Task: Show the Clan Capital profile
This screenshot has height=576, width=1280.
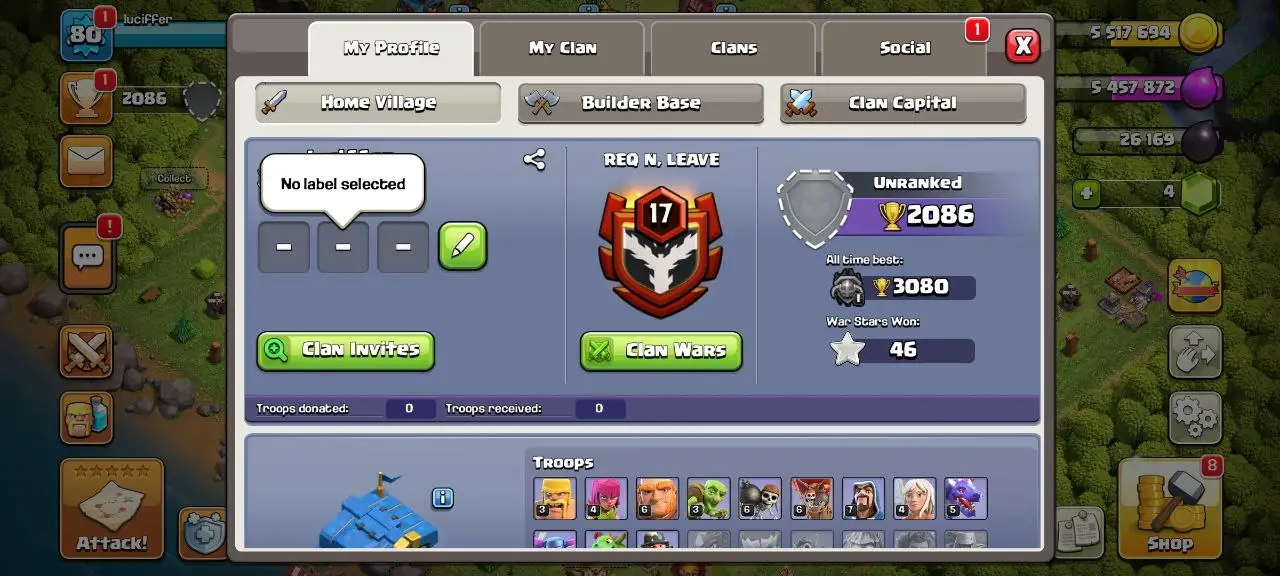Action: pyautogui.click(x=902, y=103)
